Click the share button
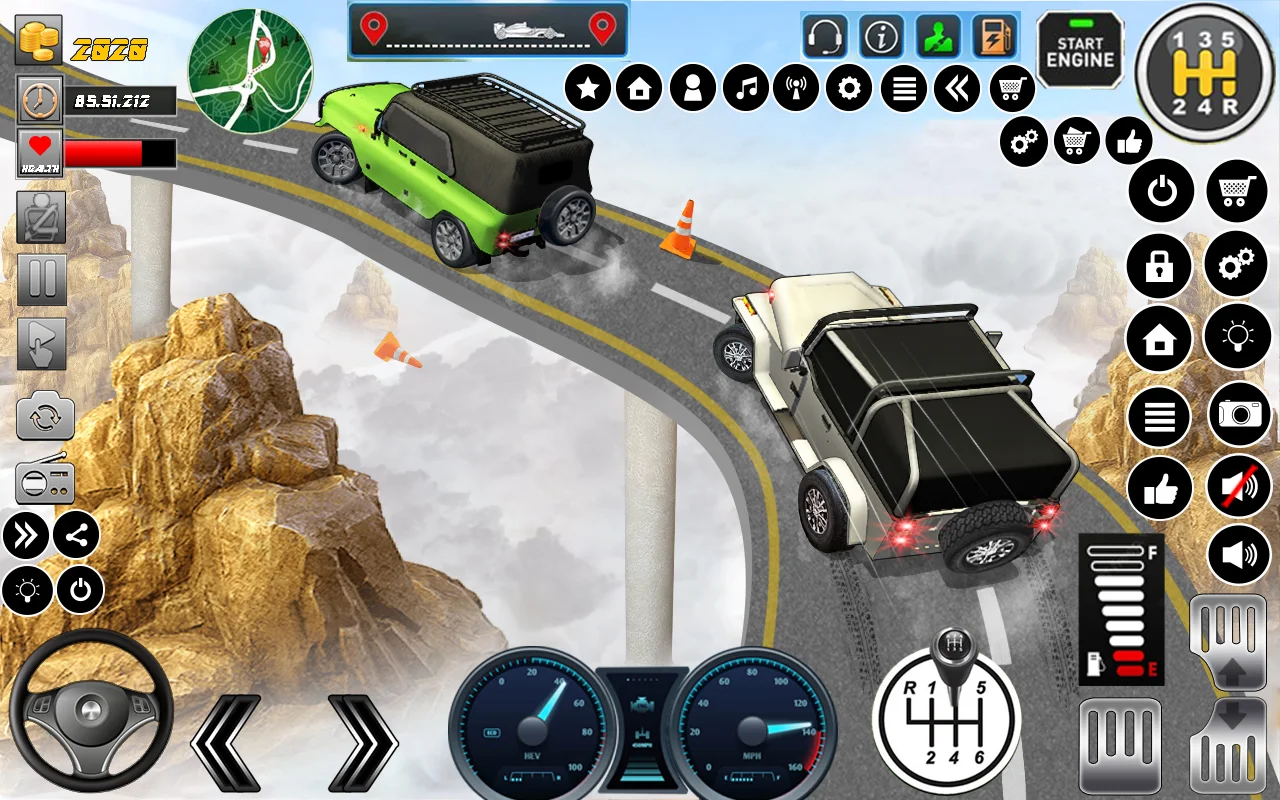This screenshot has width=1280, height=800. 77,536
